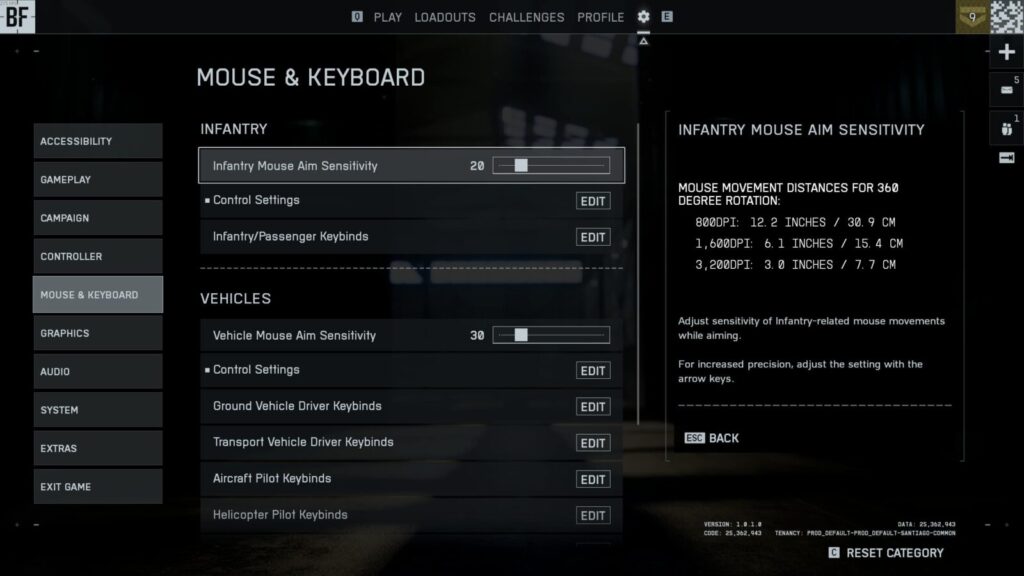Open the Controller settings category
Screen dimensions: 1024x576
pos(97,257)
